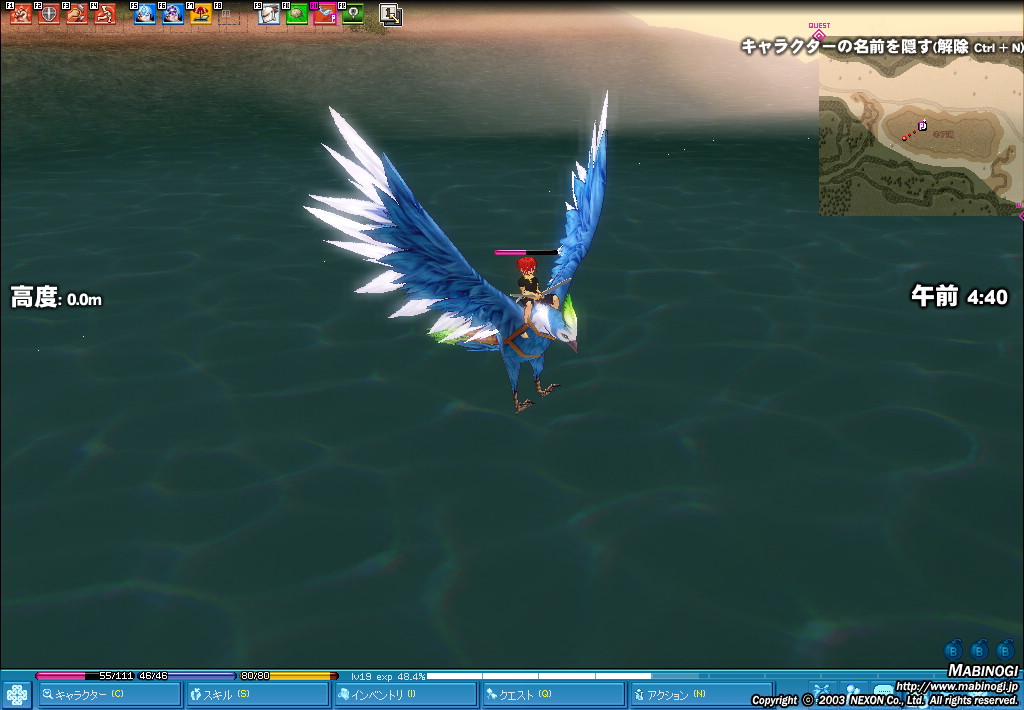The image size is (1024, 710).
Task: Select the F5 blue-haired character skill icon
Action: (145, 14)
